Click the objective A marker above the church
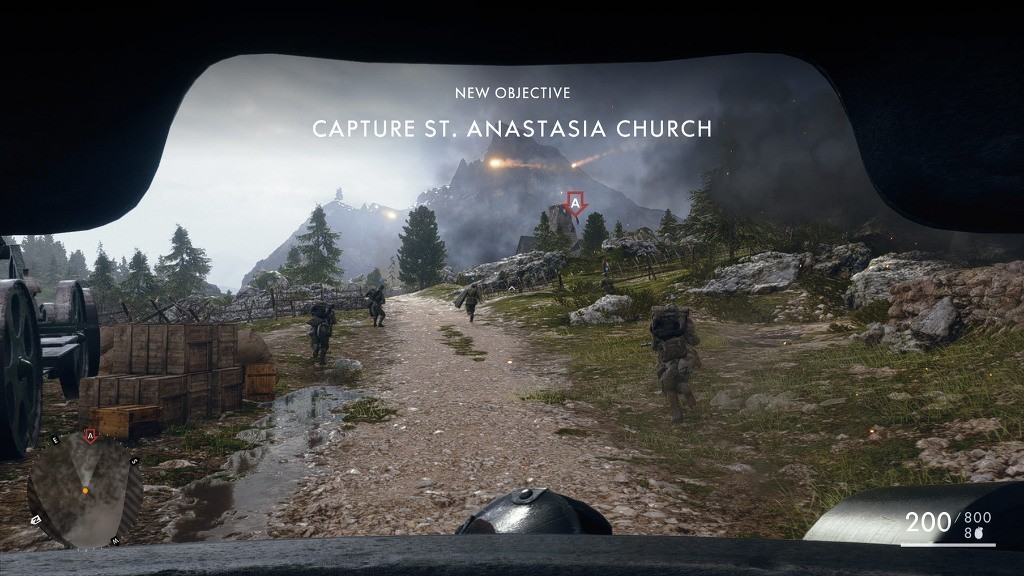This screenshot has width=1024, height=576. 575,203
